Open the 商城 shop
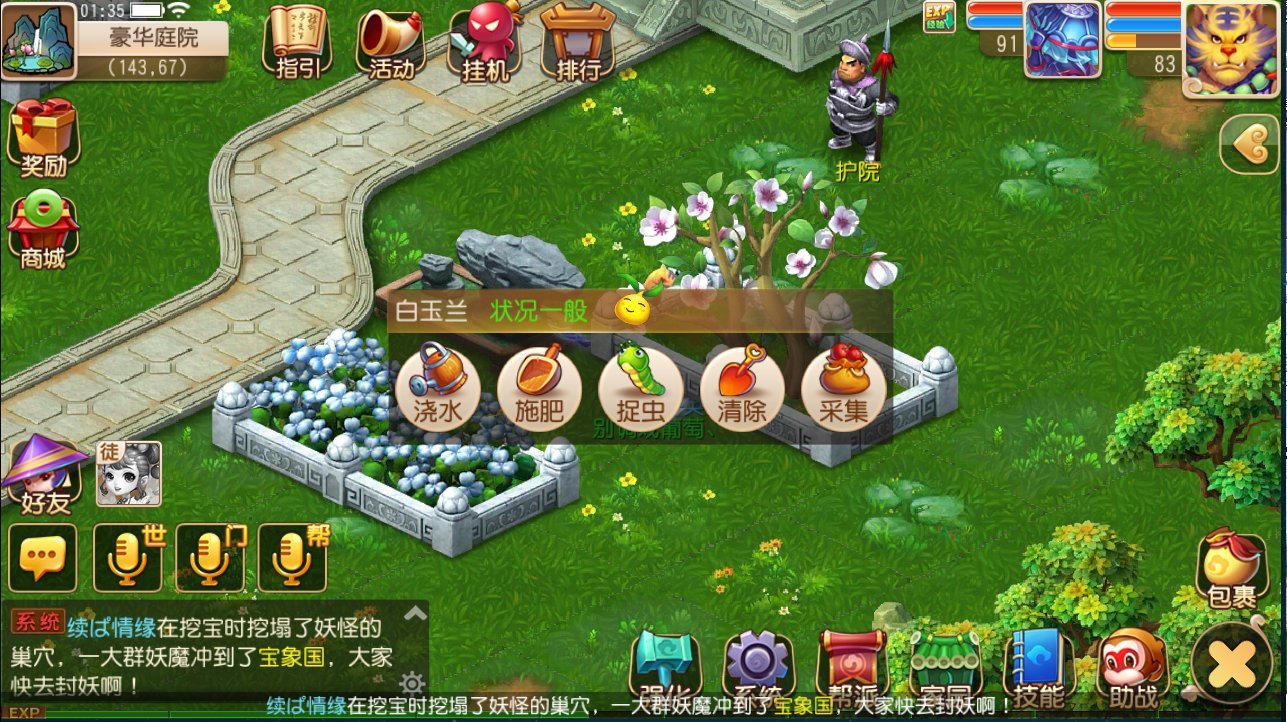 coord(43,232)
